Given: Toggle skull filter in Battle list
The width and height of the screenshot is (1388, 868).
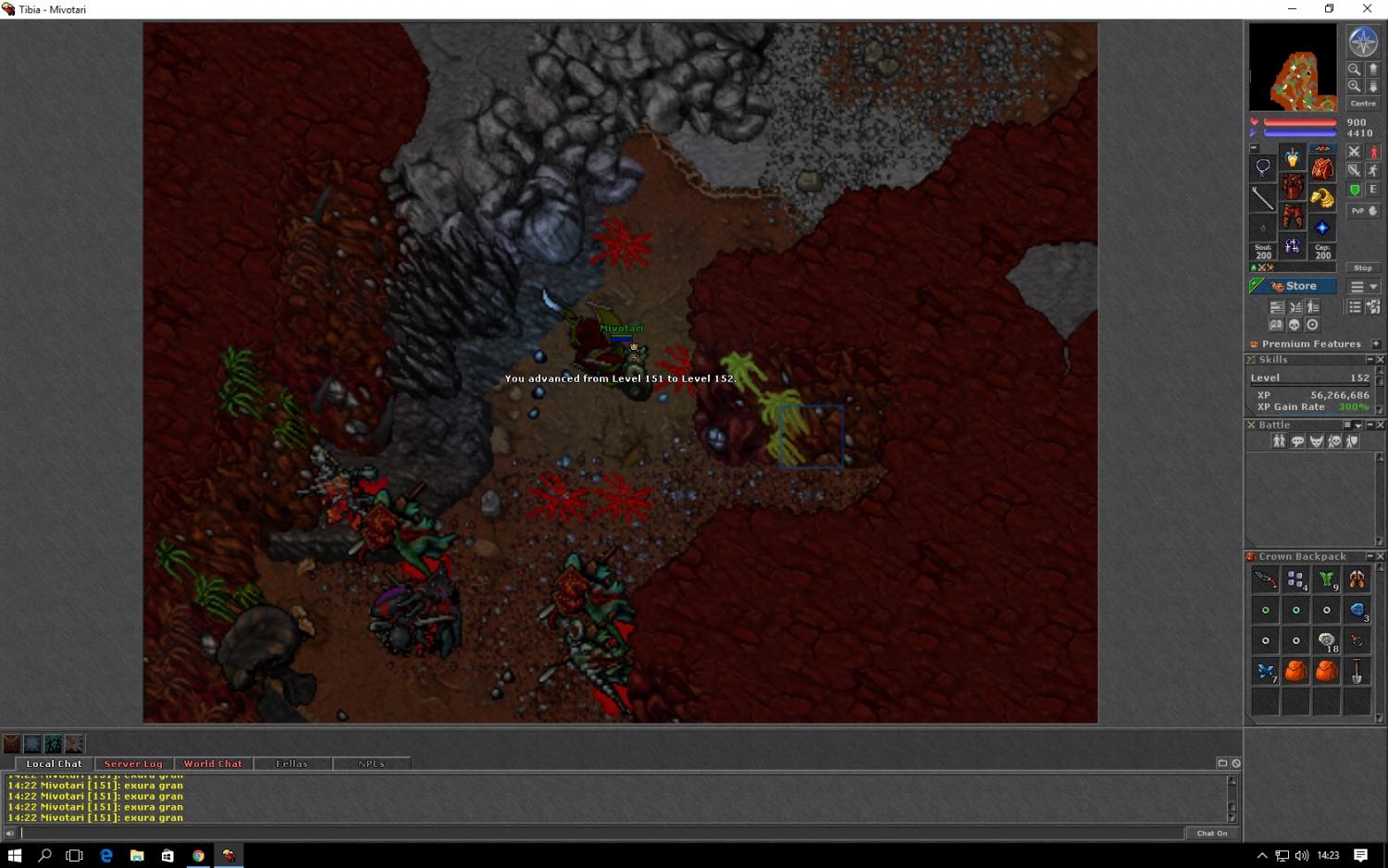Looking at the screenshot, I should click(x=1334, y=441).
